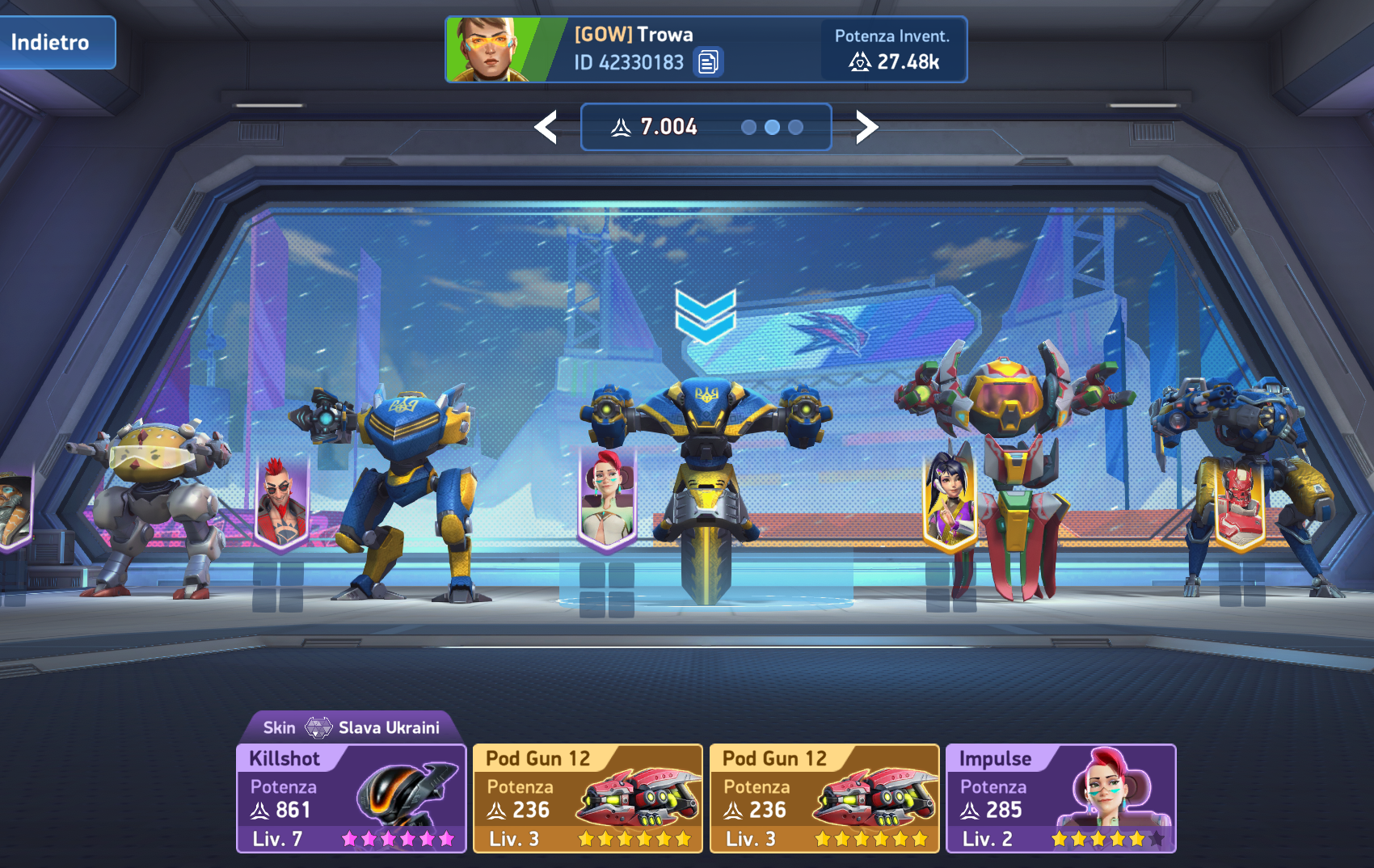Select the right Pod Gun 12 card
The height and width of the screenshot is (868, 1374).
pyautogui.click(x=824, y=798)
